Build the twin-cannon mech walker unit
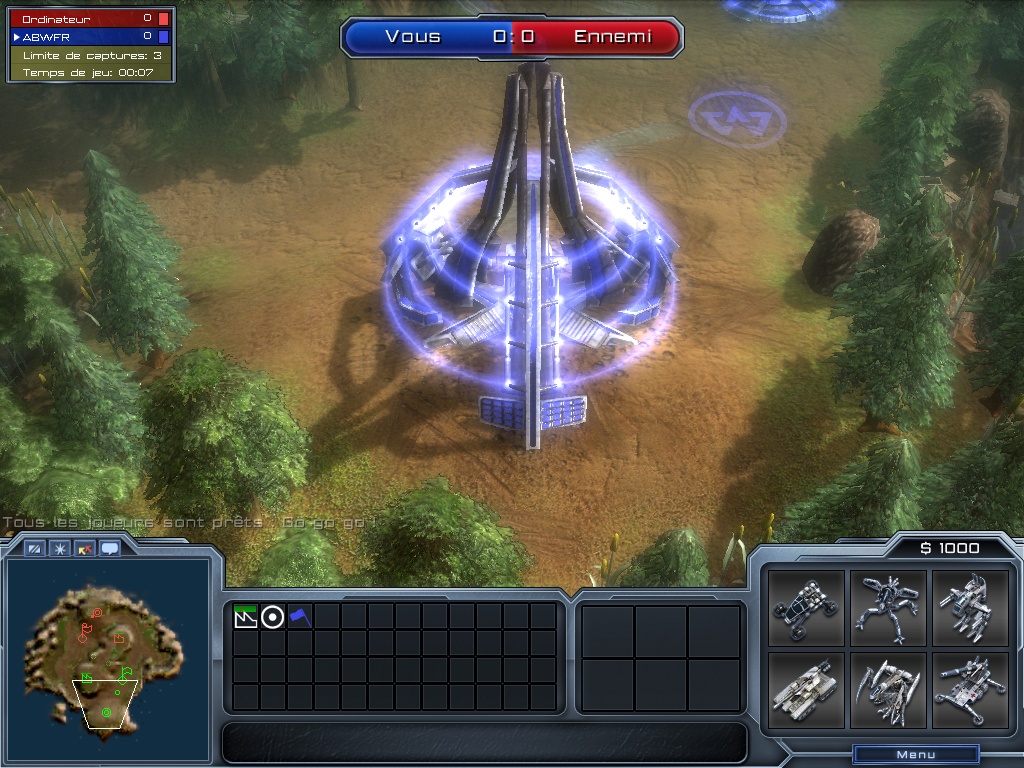Image resolution: width=1024 pixels, height=768 pixels. point(969,608)
